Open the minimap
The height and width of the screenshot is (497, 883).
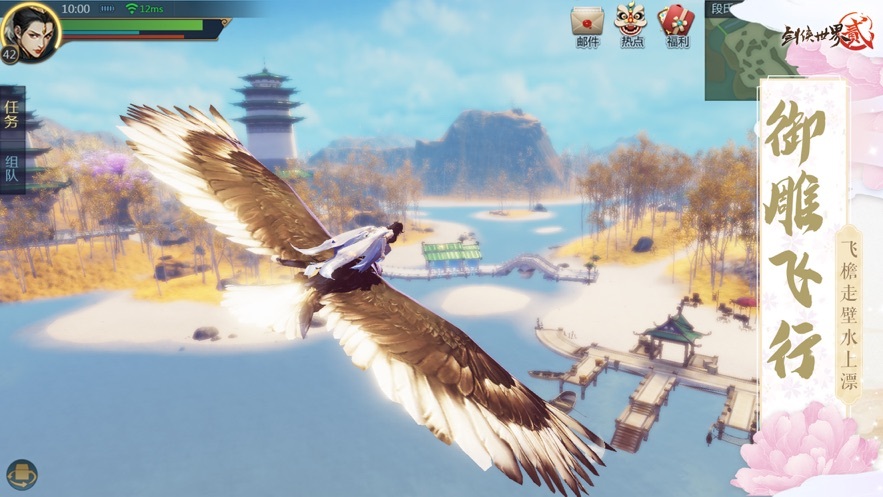[x=742, y=55]
